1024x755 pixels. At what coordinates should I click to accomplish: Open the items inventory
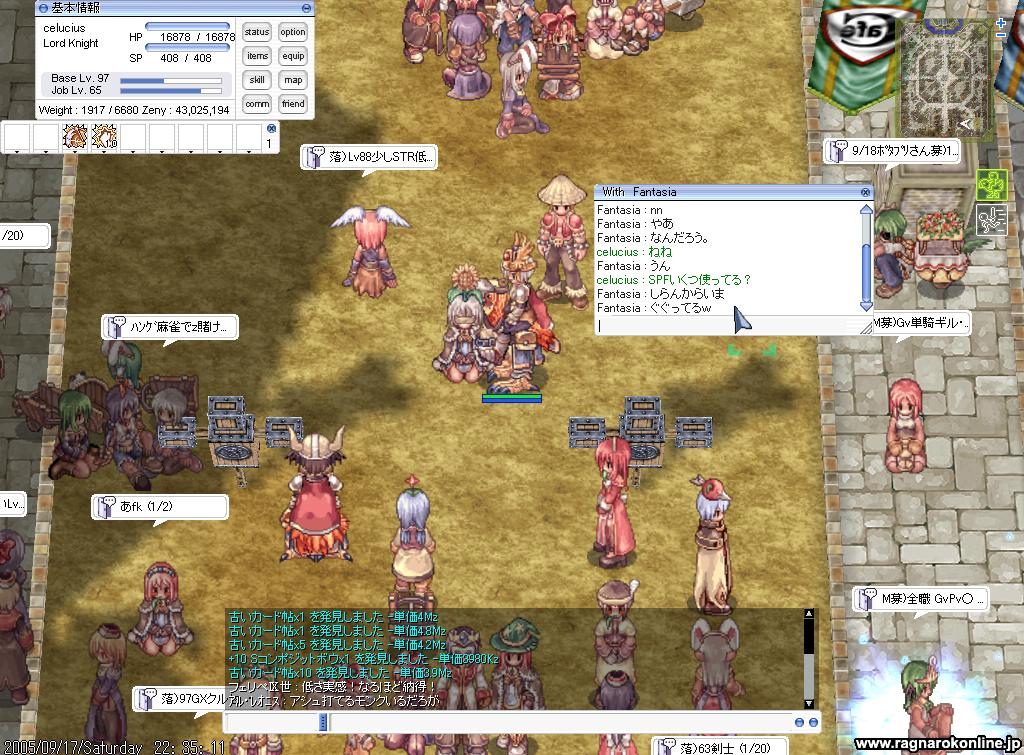point(257,57)
